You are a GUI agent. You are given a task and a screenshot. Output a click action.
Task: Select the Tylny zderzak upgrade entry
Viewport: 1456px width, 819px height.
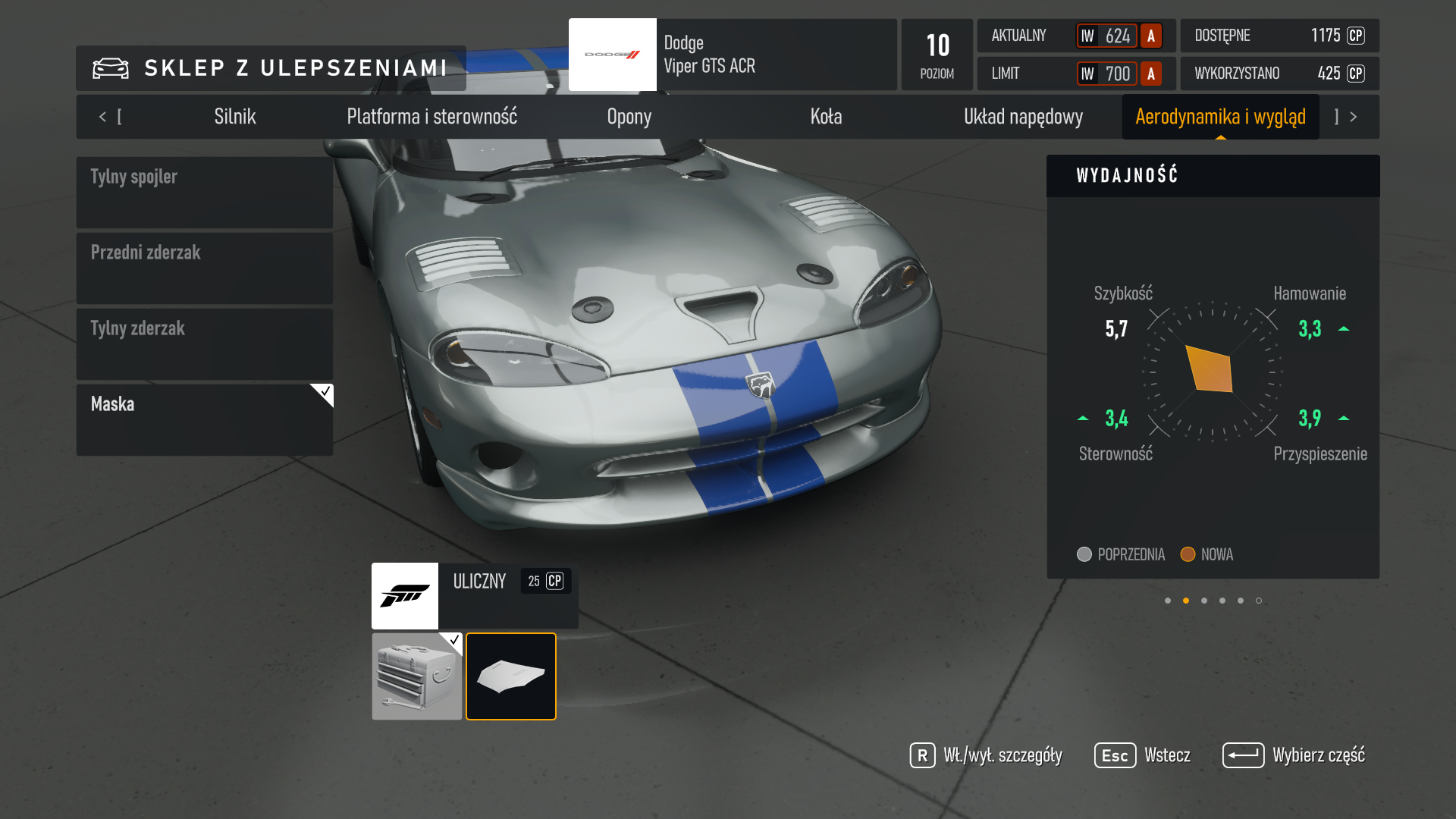205,344
